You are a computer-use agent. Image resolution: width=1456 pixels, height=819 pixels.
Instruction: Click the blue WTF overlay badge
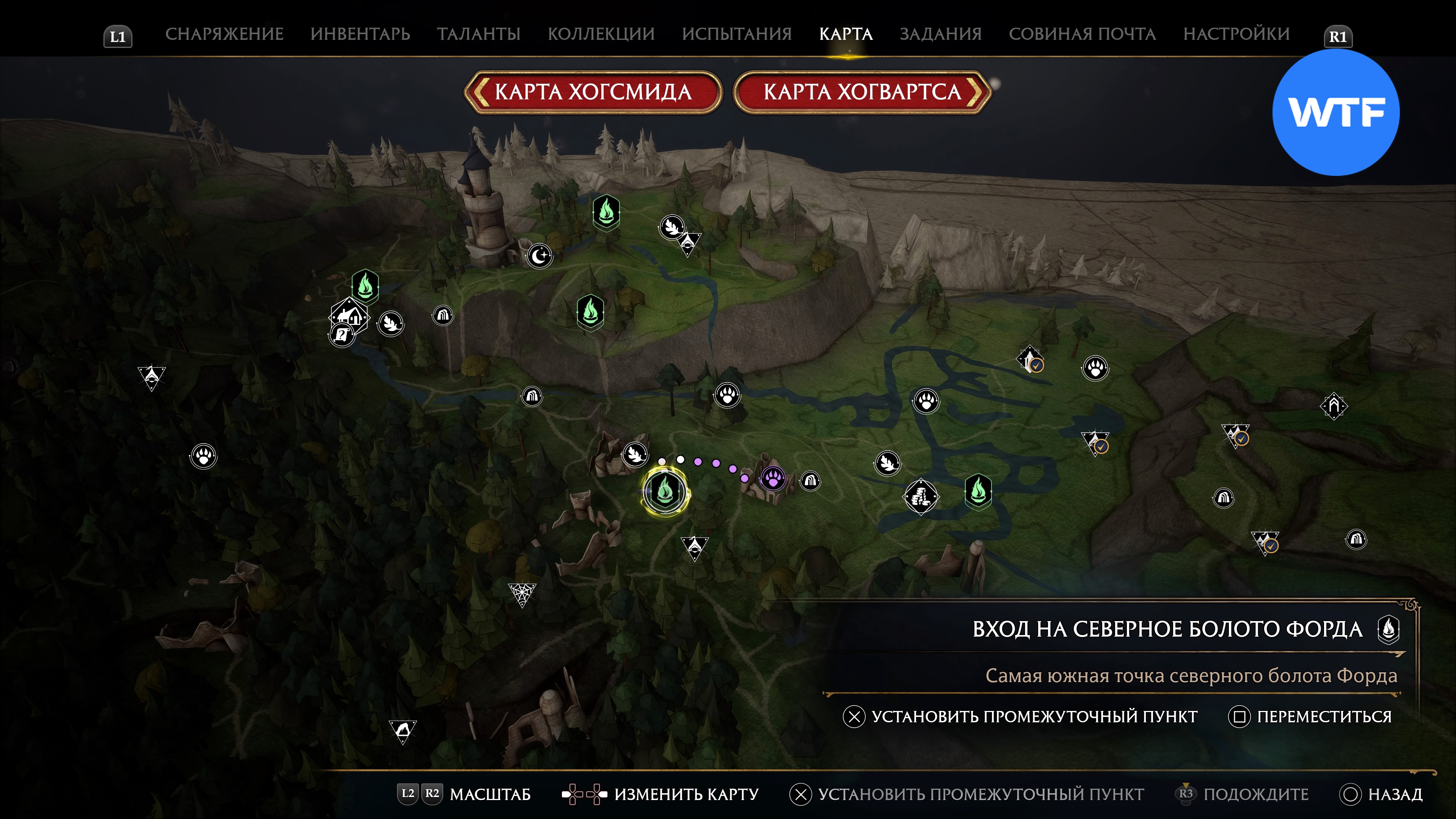[1335, 113]
